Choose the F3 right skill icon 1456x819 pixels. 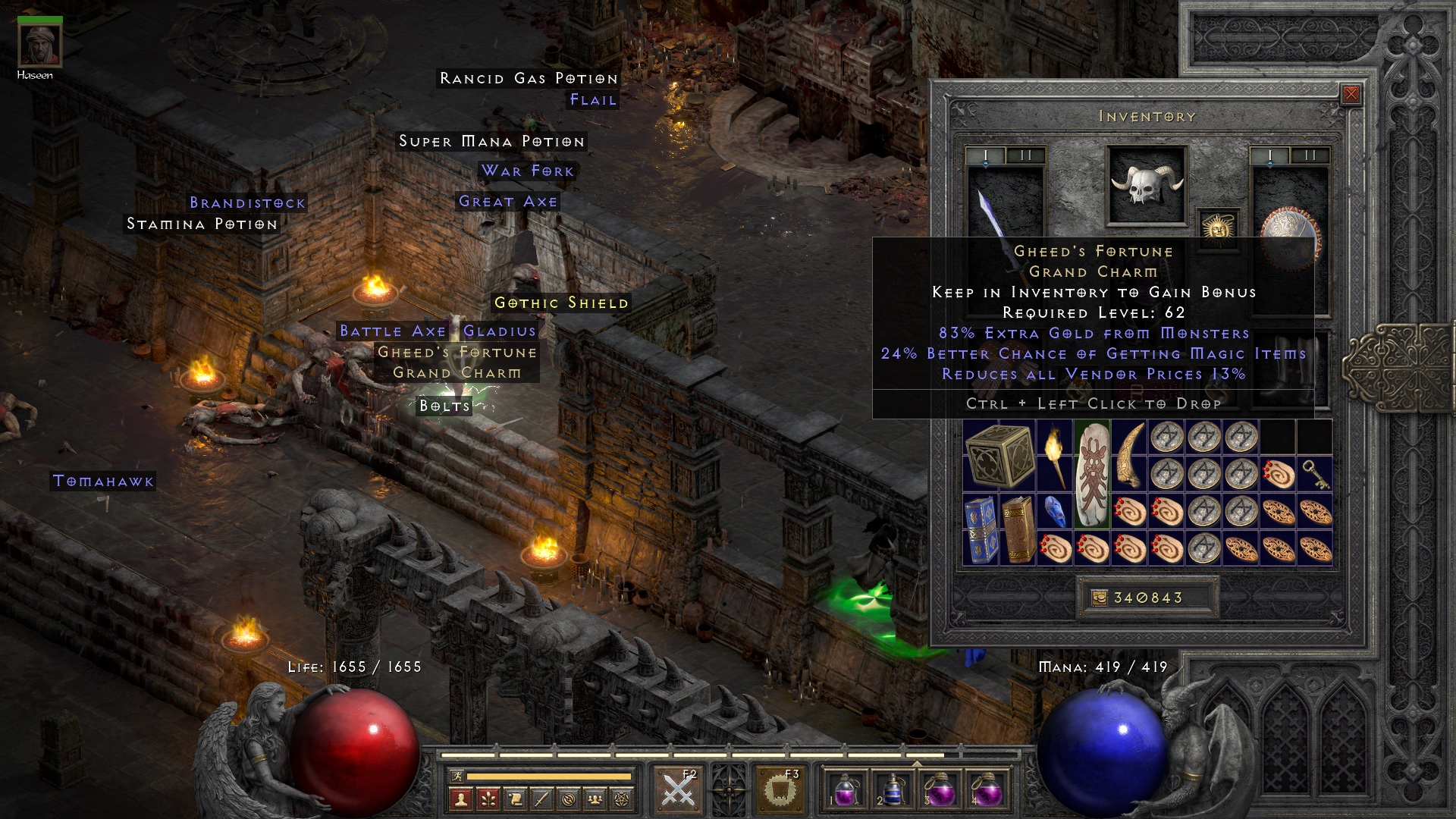pyautogui.click(x=780, y=789)
